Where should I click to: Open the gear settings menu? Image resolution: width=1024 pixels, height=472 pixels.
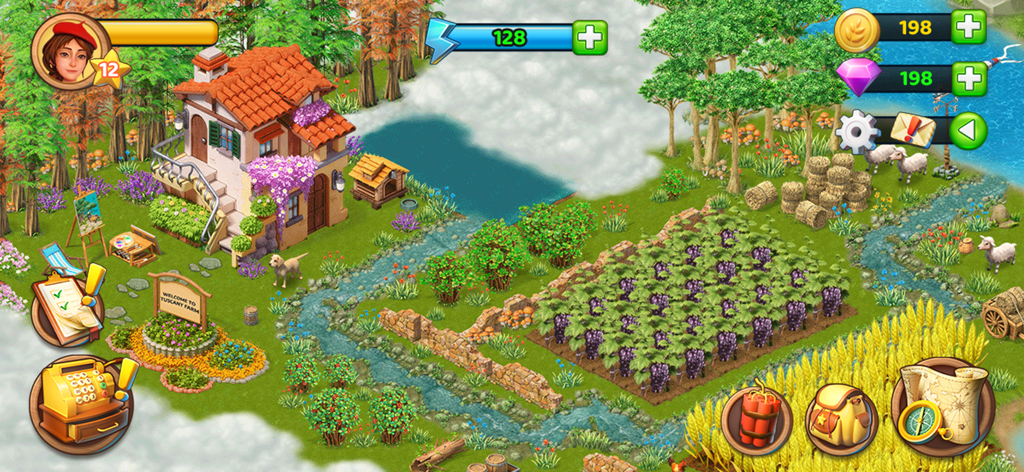point(857,131)
